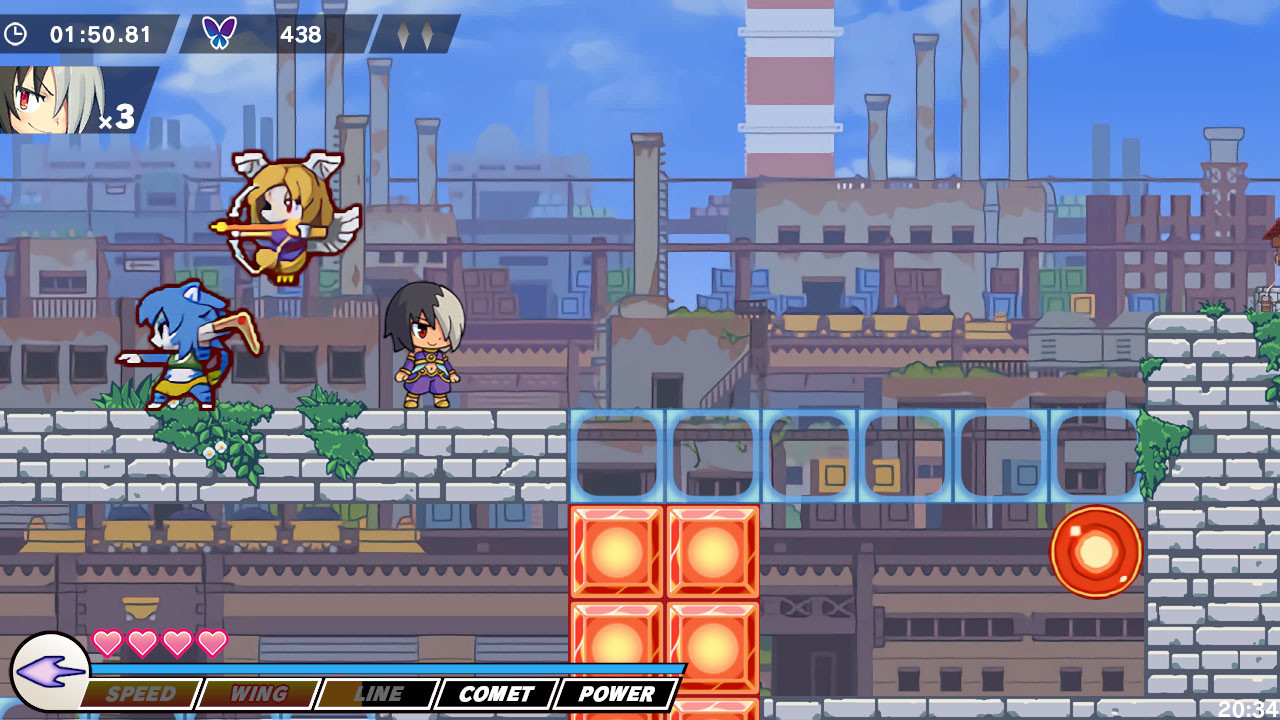Toggle the WING power-up slot

pos(258,693)
